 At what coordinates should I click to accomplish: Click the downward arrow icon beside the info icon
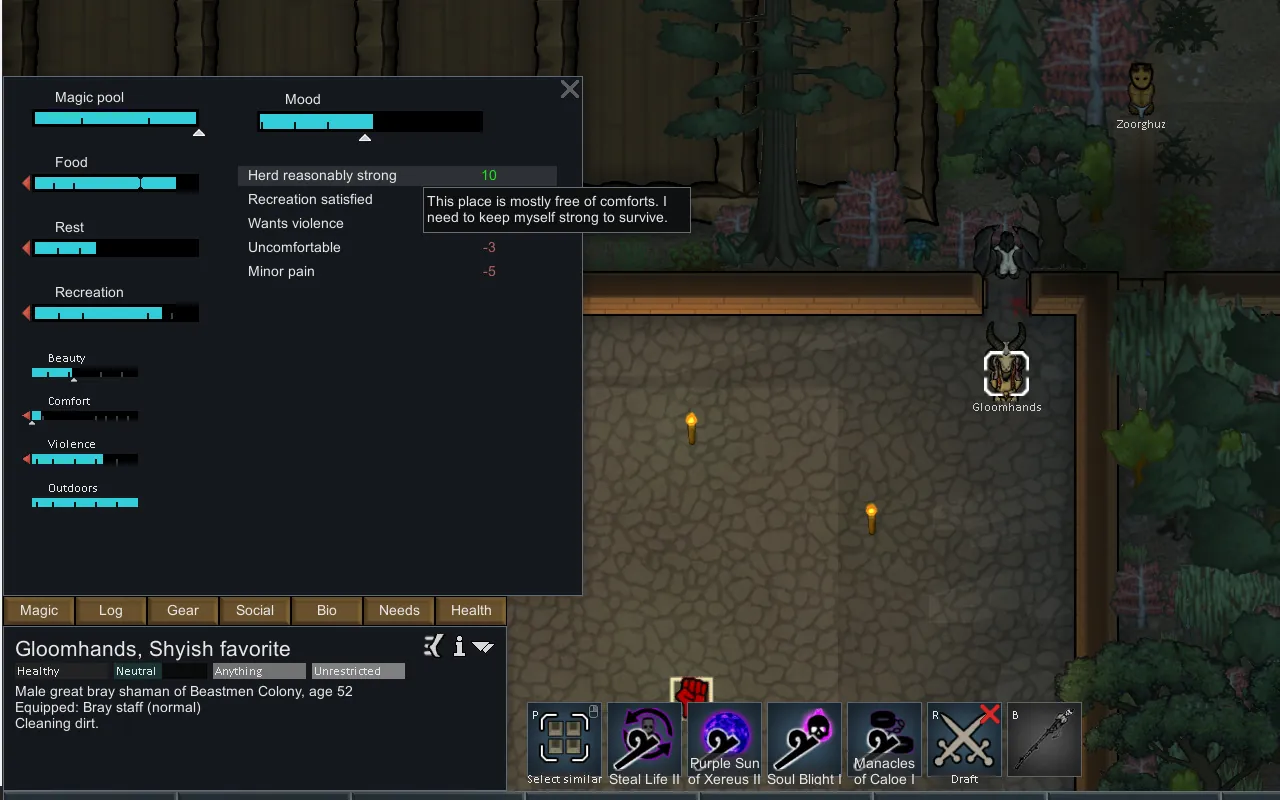[x=483, y=647]
